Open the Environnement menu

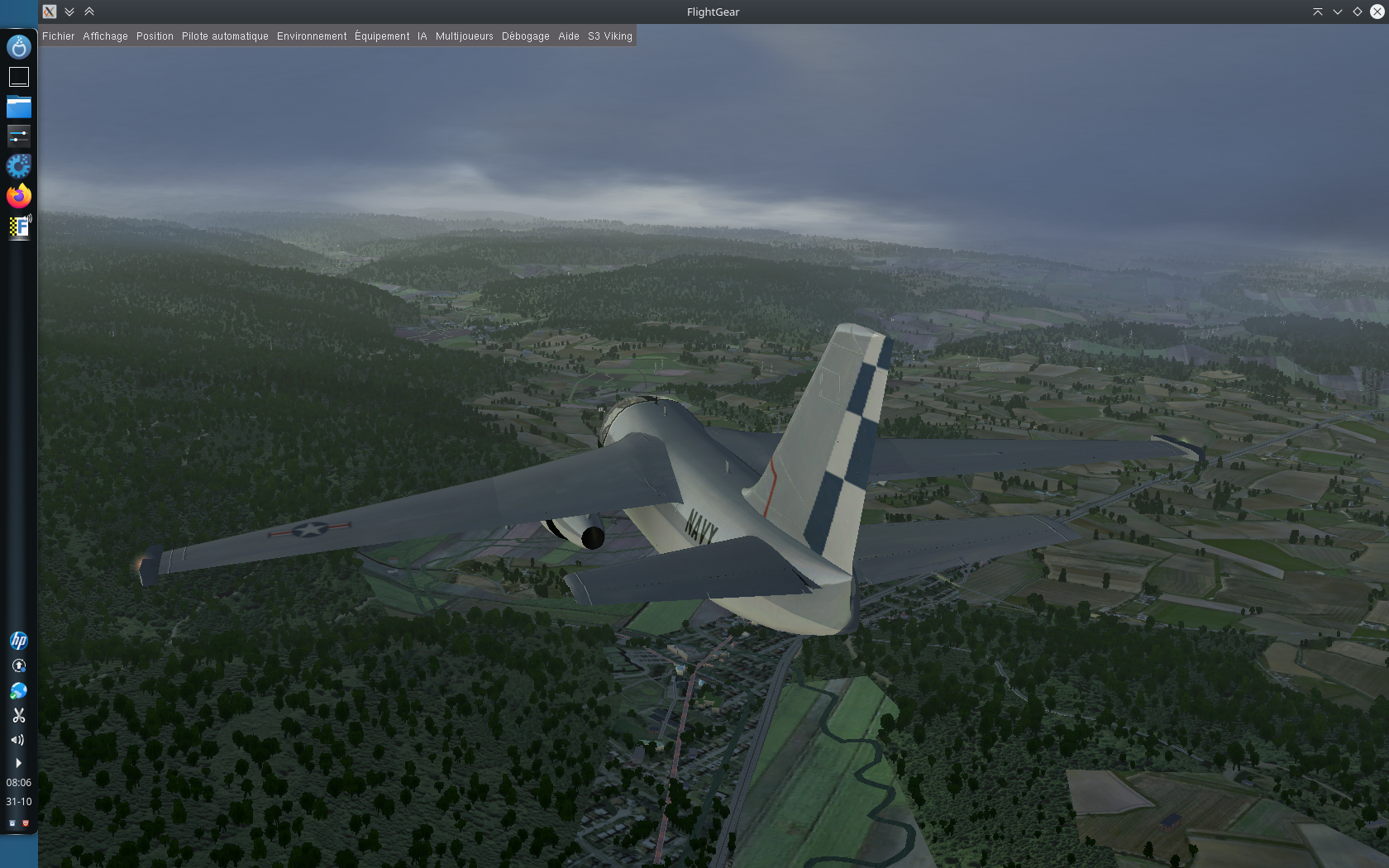pos(312,36)
